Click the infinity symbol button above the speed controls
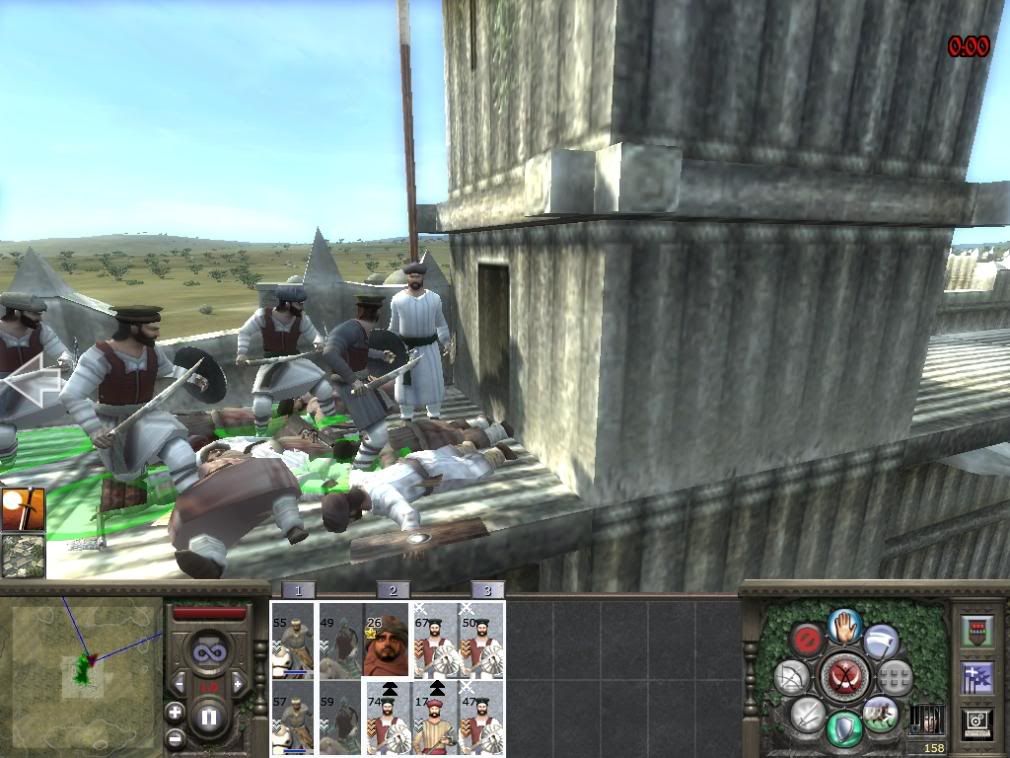 coord(210,652)
